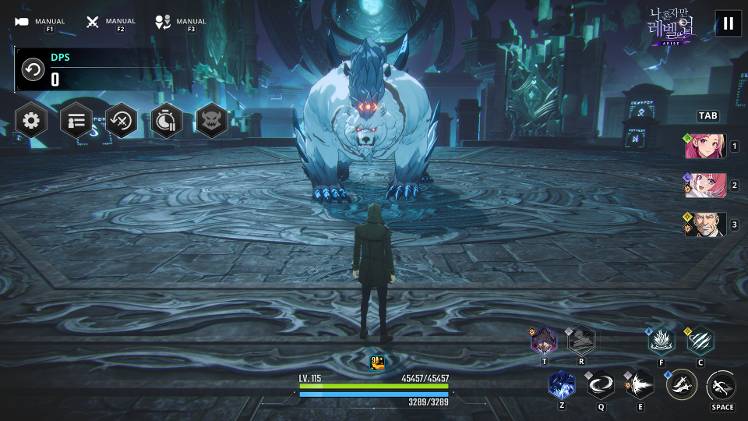This screenshot has width=748, height=421.
Task: Activate the swirl slash skill icon
Action: click(601, 384)
